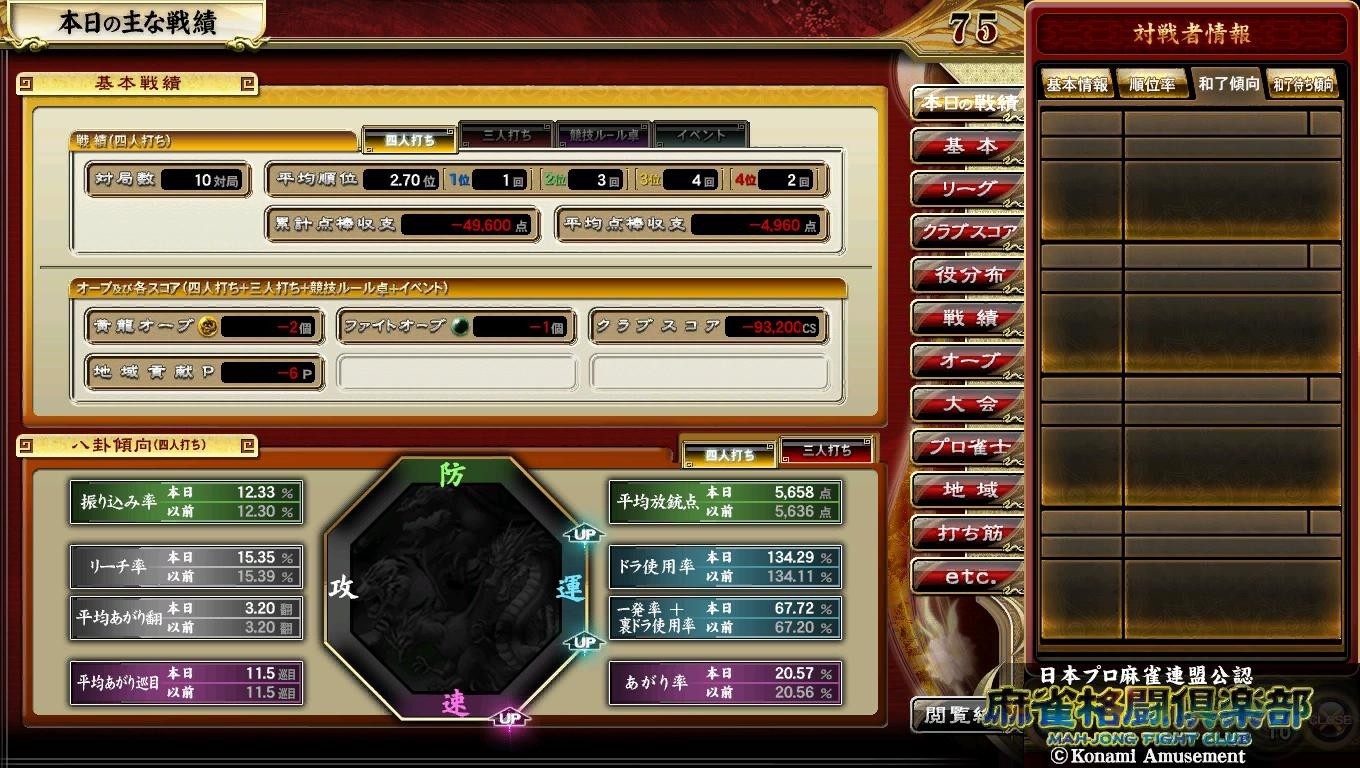Switch to イベント tab in 基本戦績
The image size is (1360, 768).
click(700, 135)
